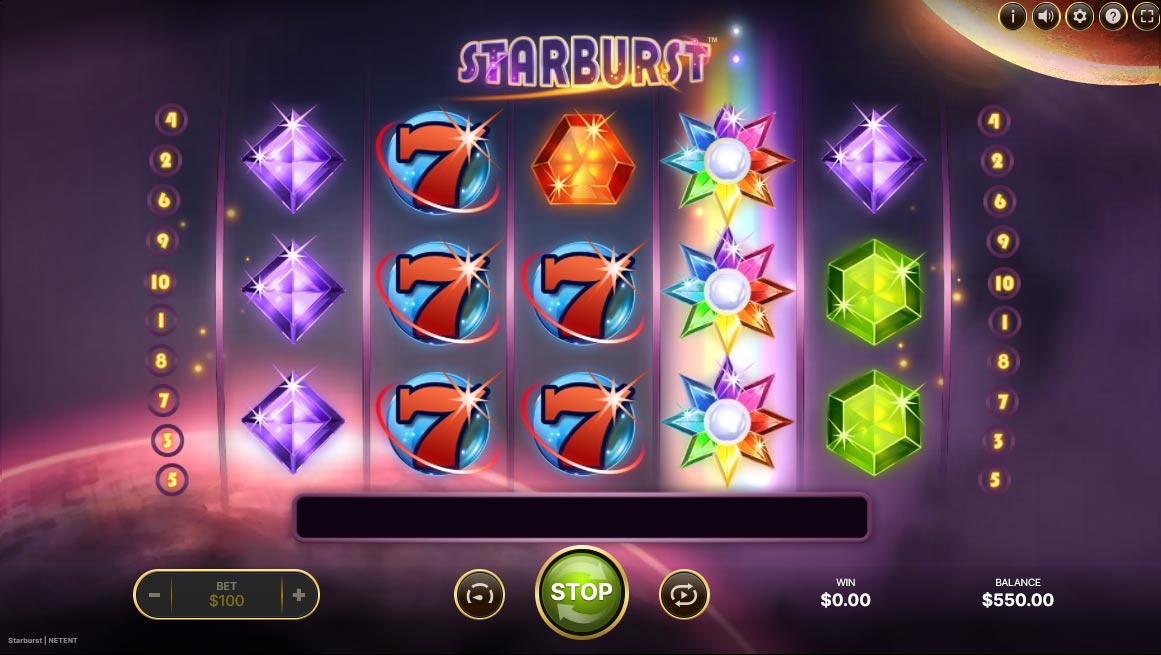Screen dimensions: 1161x655
Task: Increase the bet with the plus button
Action: tap(299, 595)
